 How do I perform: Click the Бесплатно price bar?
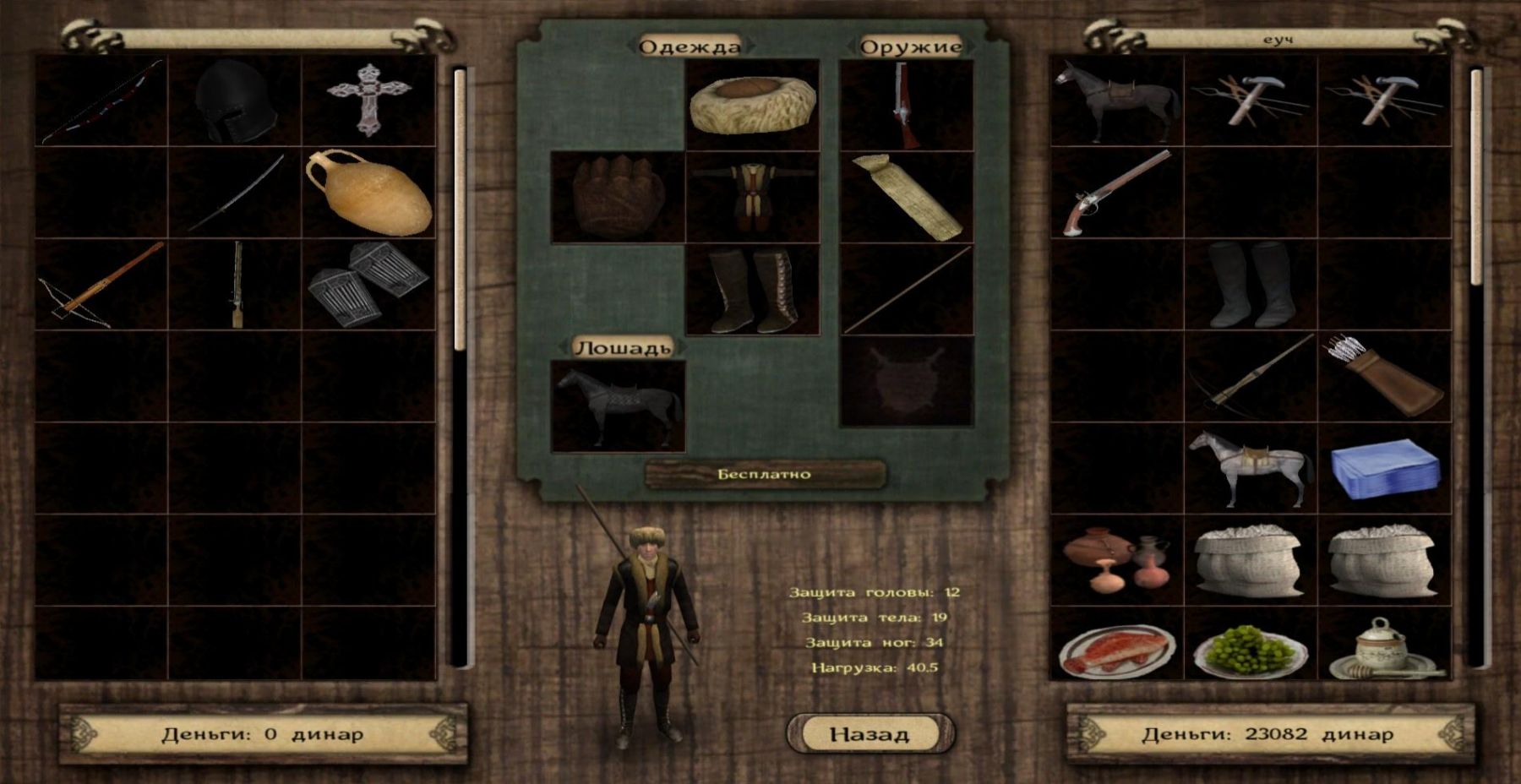click(x=765, y=474)
